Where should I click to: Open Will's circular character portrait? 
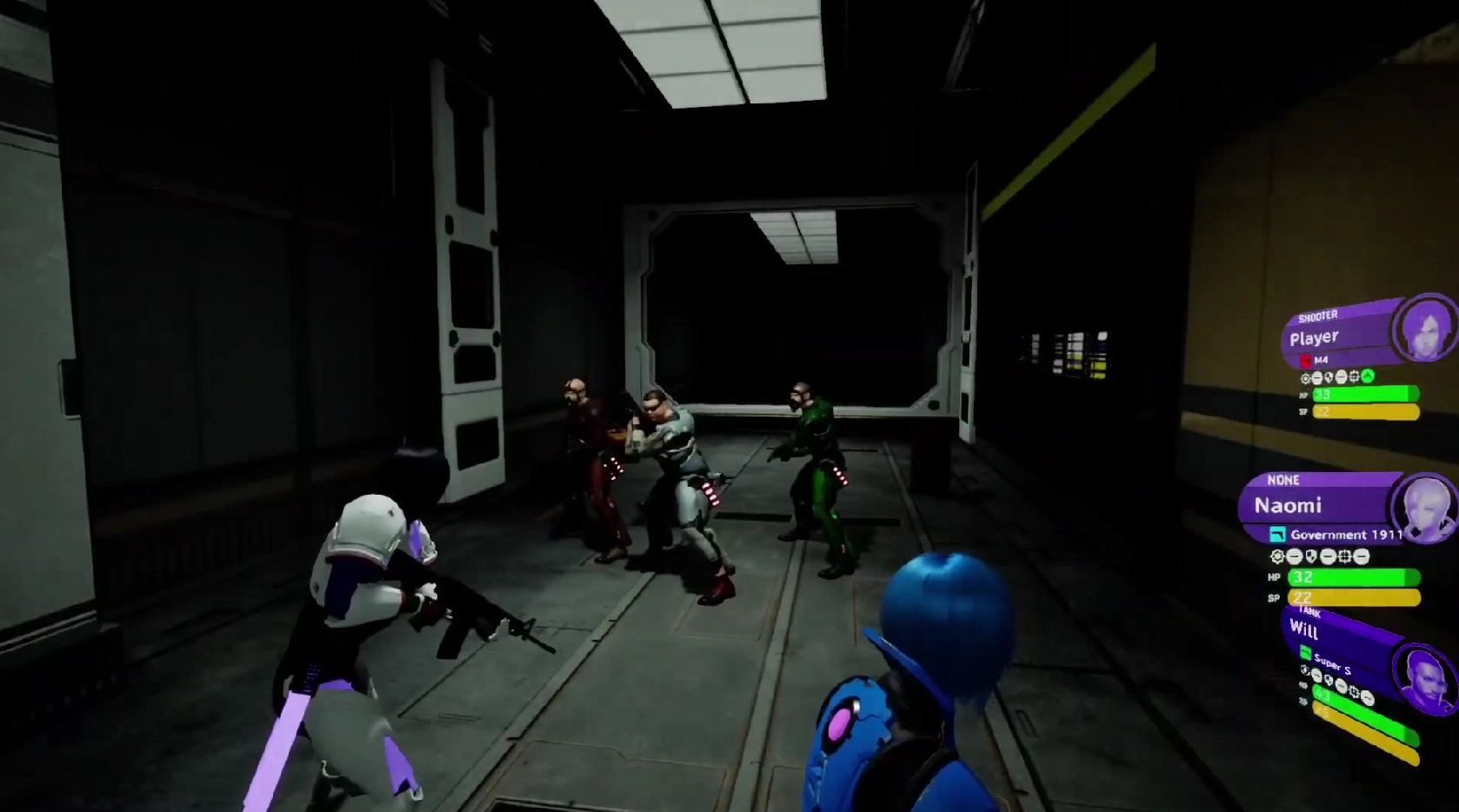[x=1425, y=679]
